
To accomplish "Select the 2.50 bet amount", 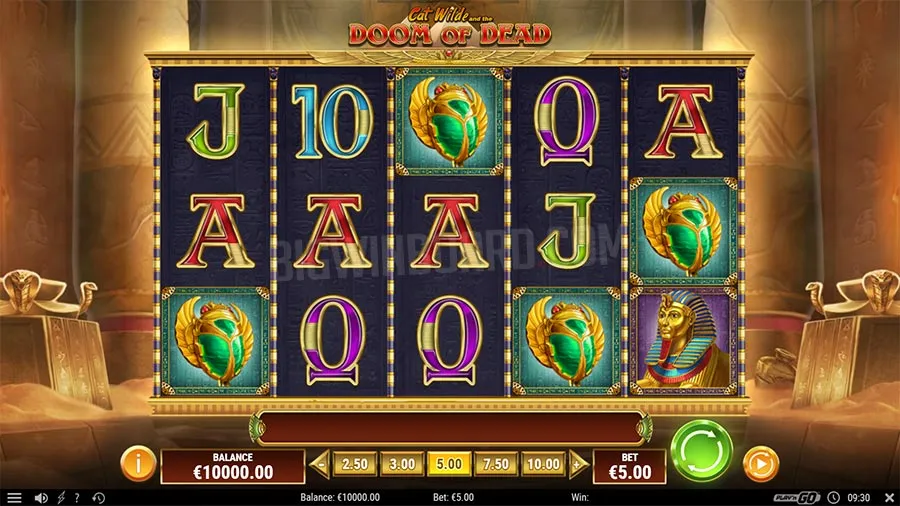I will click(354, 464).
